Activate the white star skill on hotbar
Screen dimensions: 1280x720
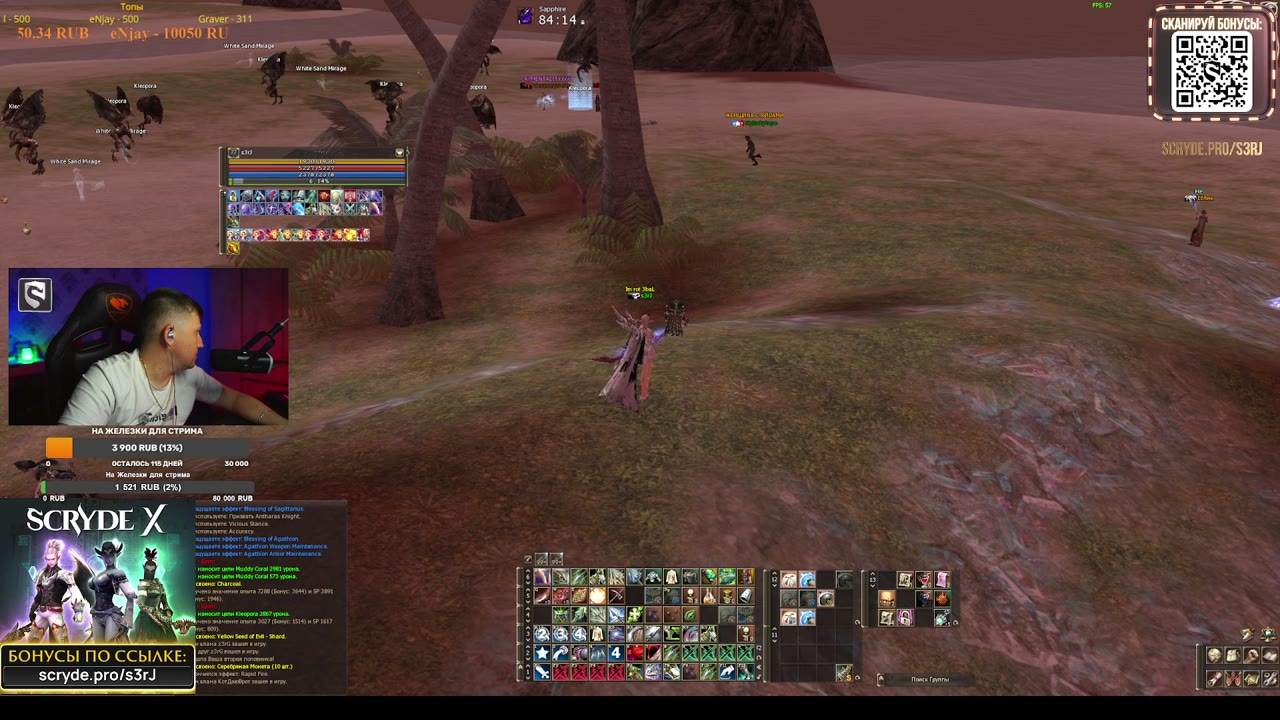coord(542,653)
